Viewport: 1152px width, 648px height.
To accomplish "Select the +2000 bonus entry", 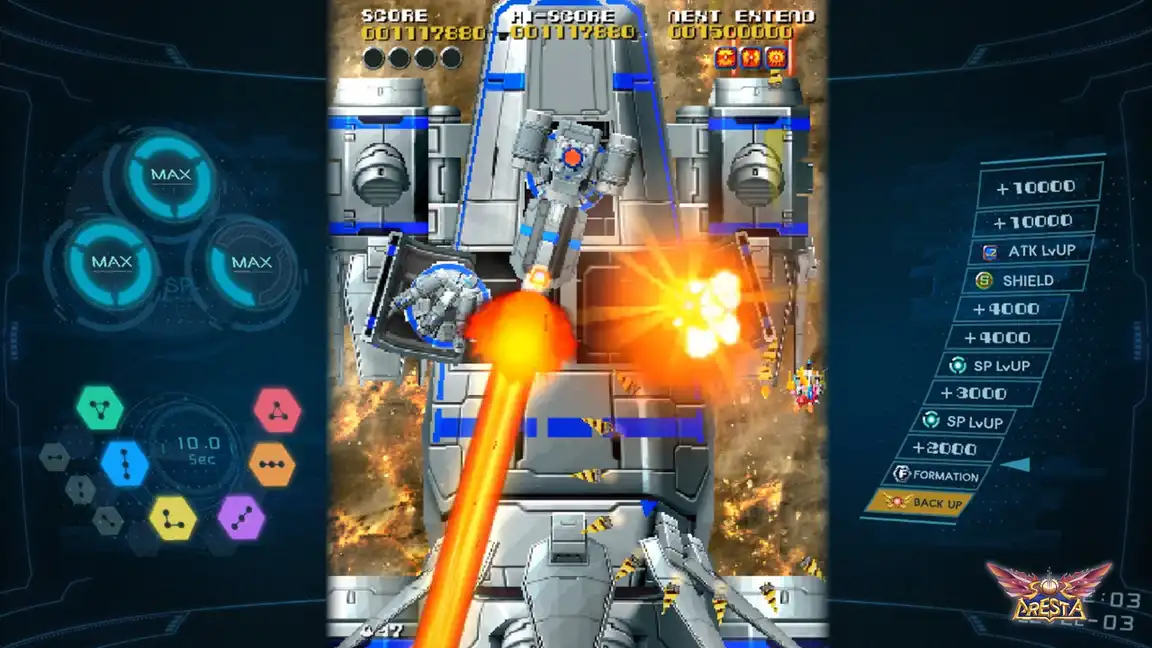I will (951, 449).
